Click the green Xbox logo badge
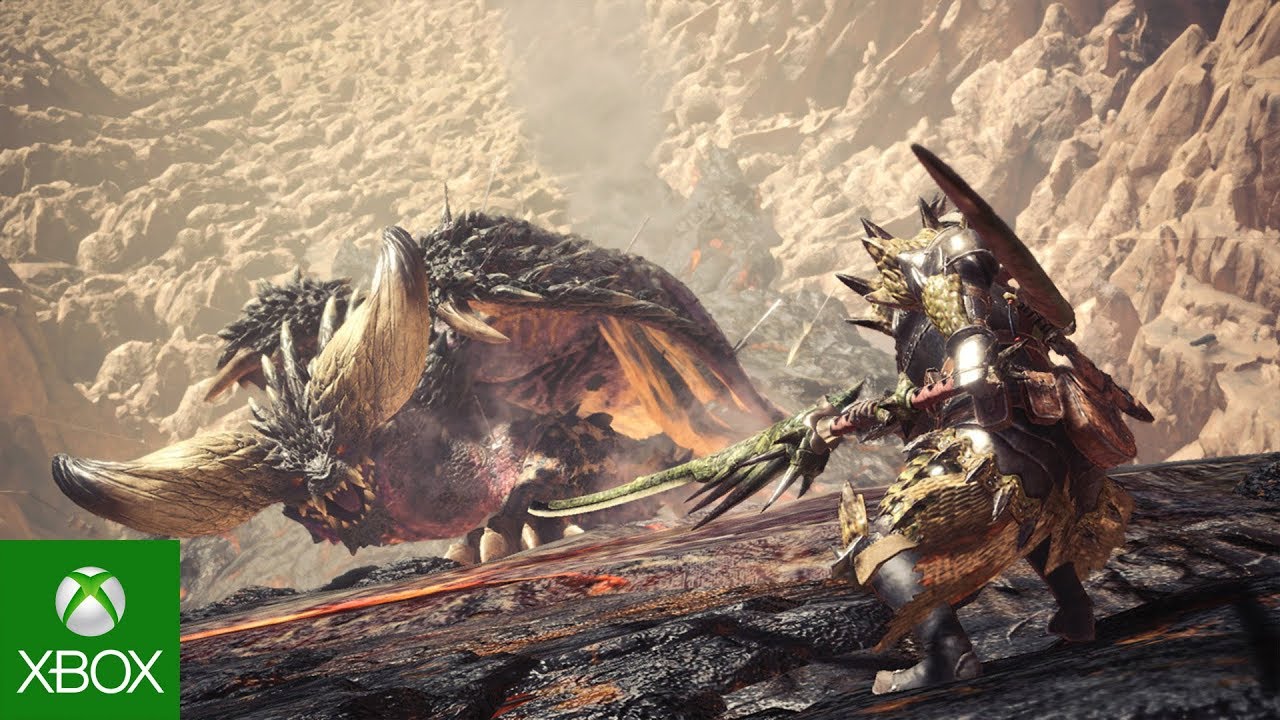The height and width of the screenshot is (720, 1280). pyautogui.click(x=90, y=630)
